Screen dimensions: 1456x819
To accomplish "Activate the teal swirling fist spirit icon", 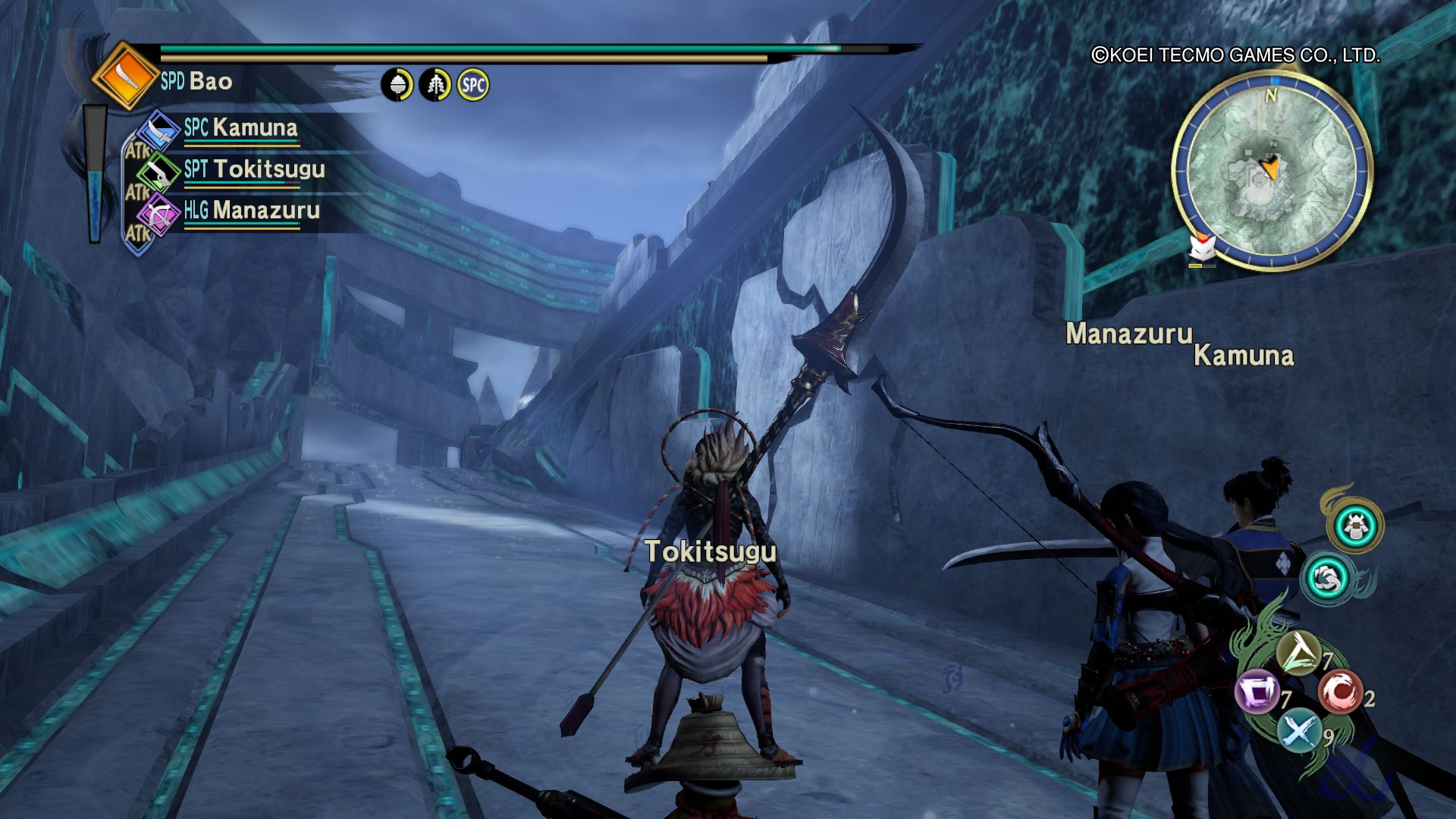I will [x=1327, y=579].
